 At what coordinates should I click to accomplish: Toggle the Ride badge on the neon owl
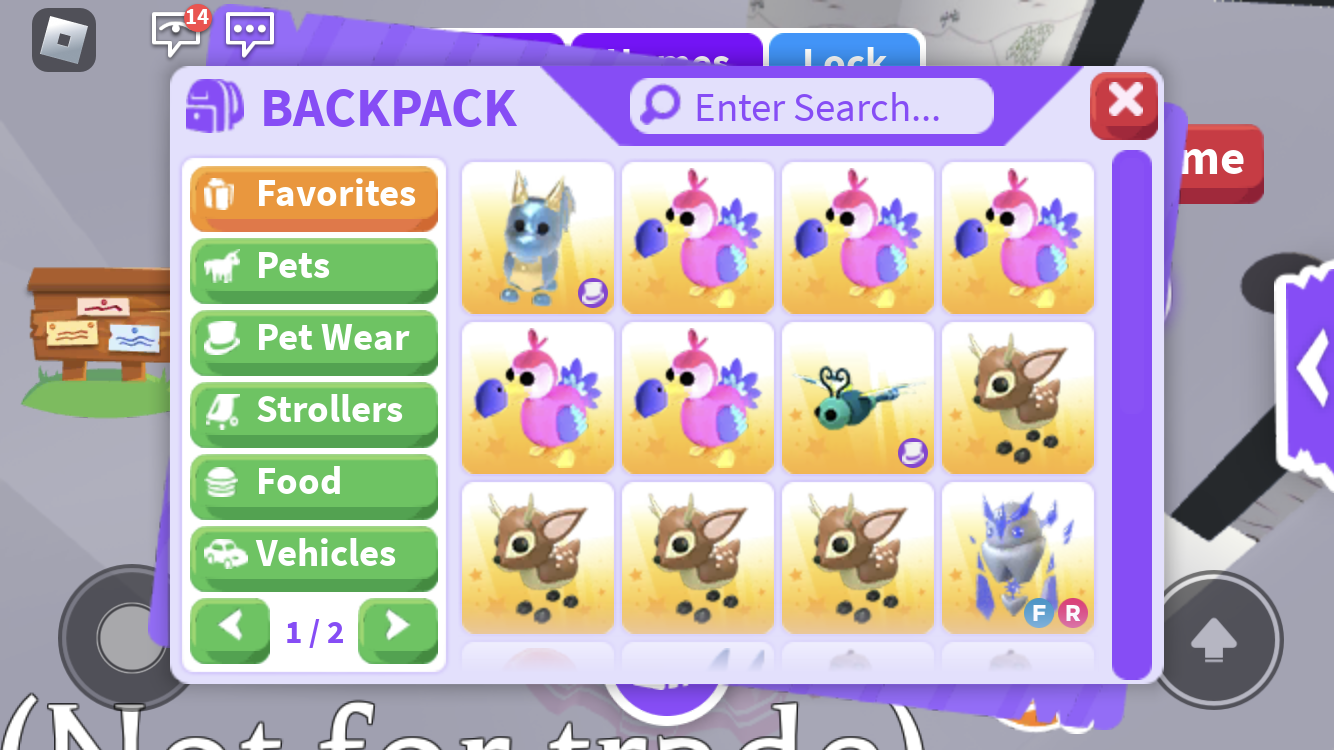pyautogui.click(x=1073, y=613)
